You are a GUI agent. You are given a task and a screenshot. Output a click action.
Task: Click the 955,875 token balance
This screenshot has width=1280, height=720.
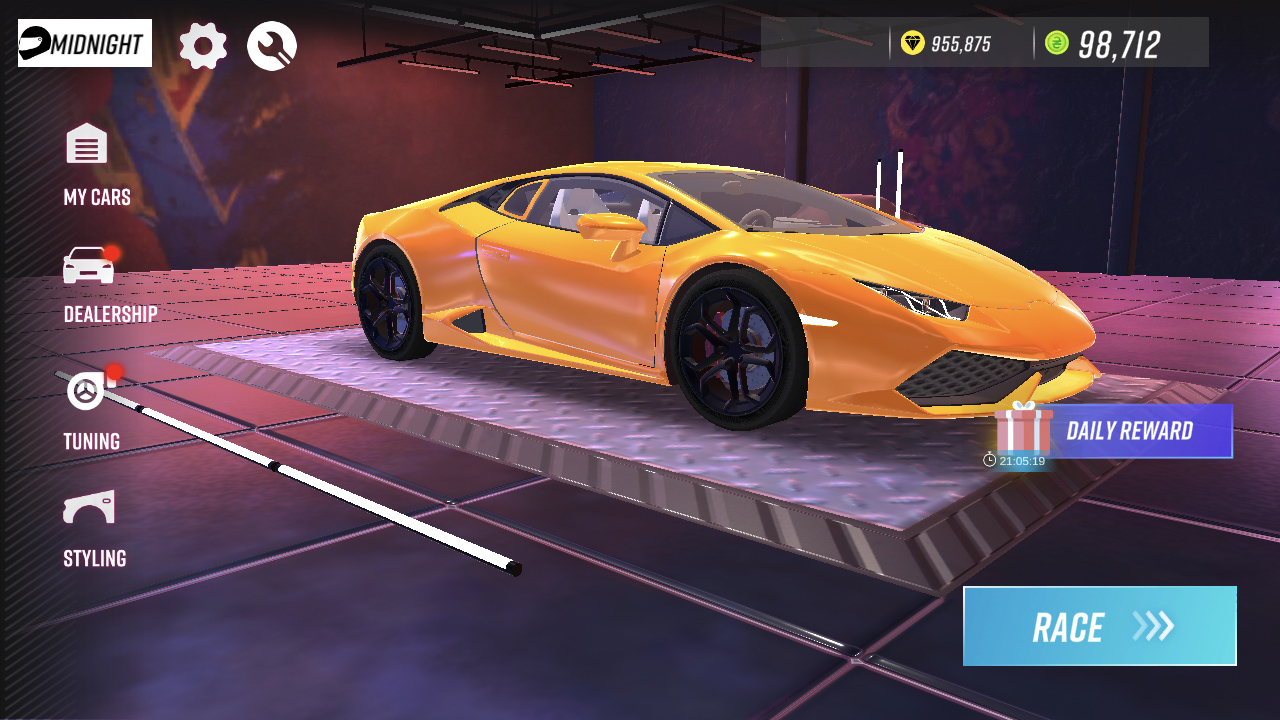point(959,42)
